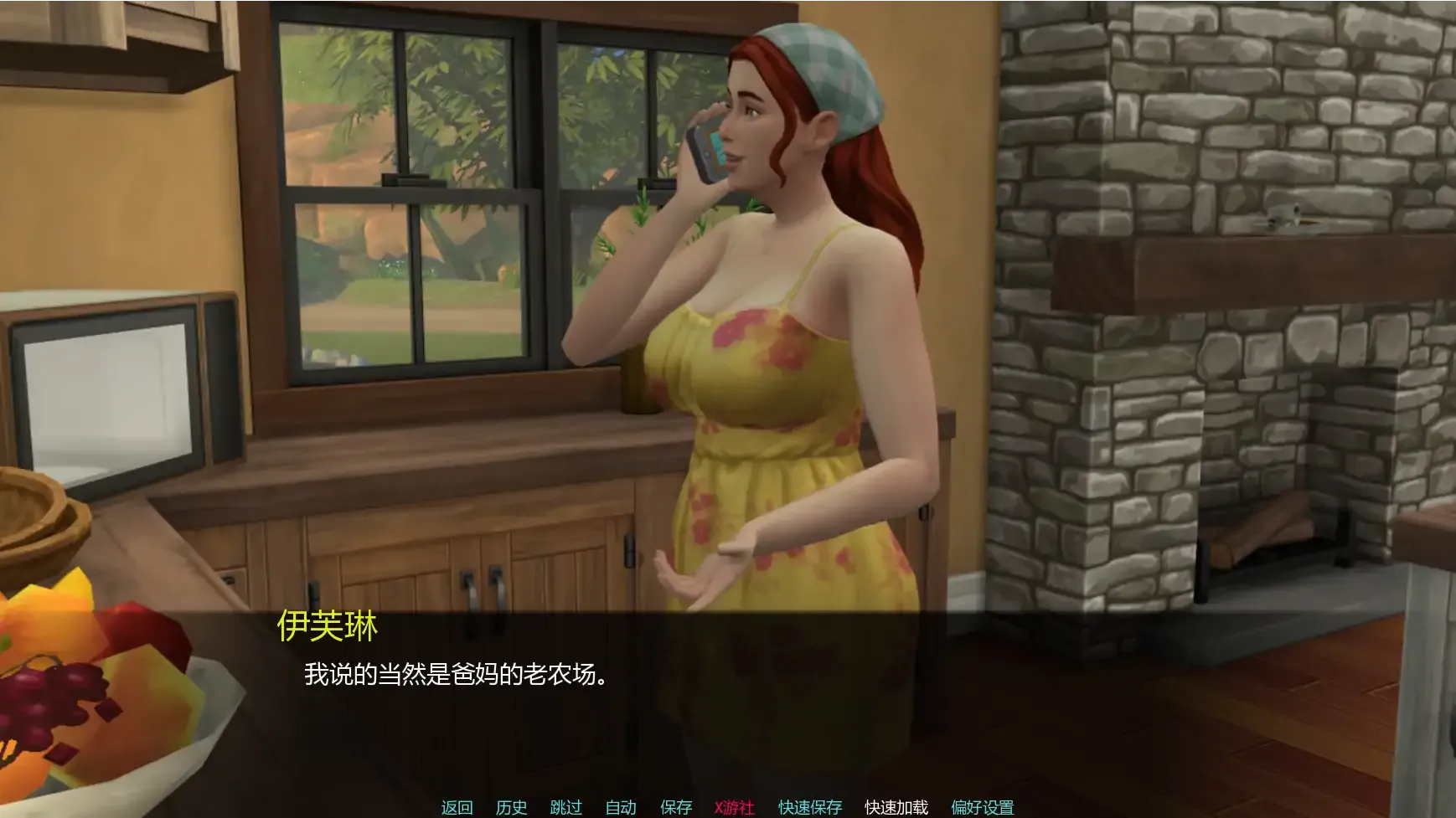Open 偏好设置 (Preferences)
This screenshot has height=818, width=1456.
click(x=982, y=807)
